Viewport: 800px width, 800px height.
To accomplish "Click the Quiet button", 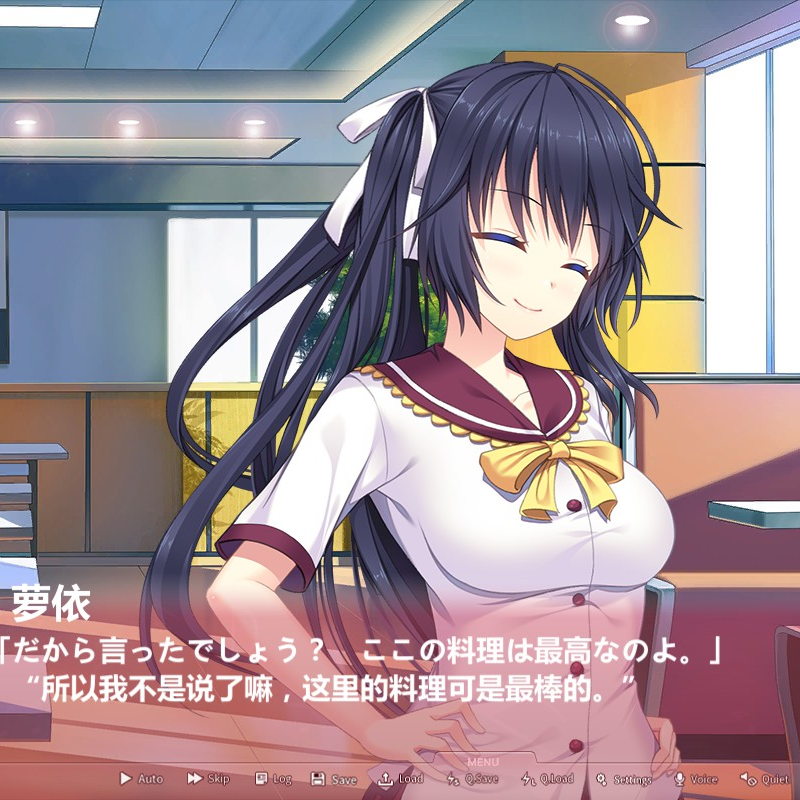I will (764, 779).
